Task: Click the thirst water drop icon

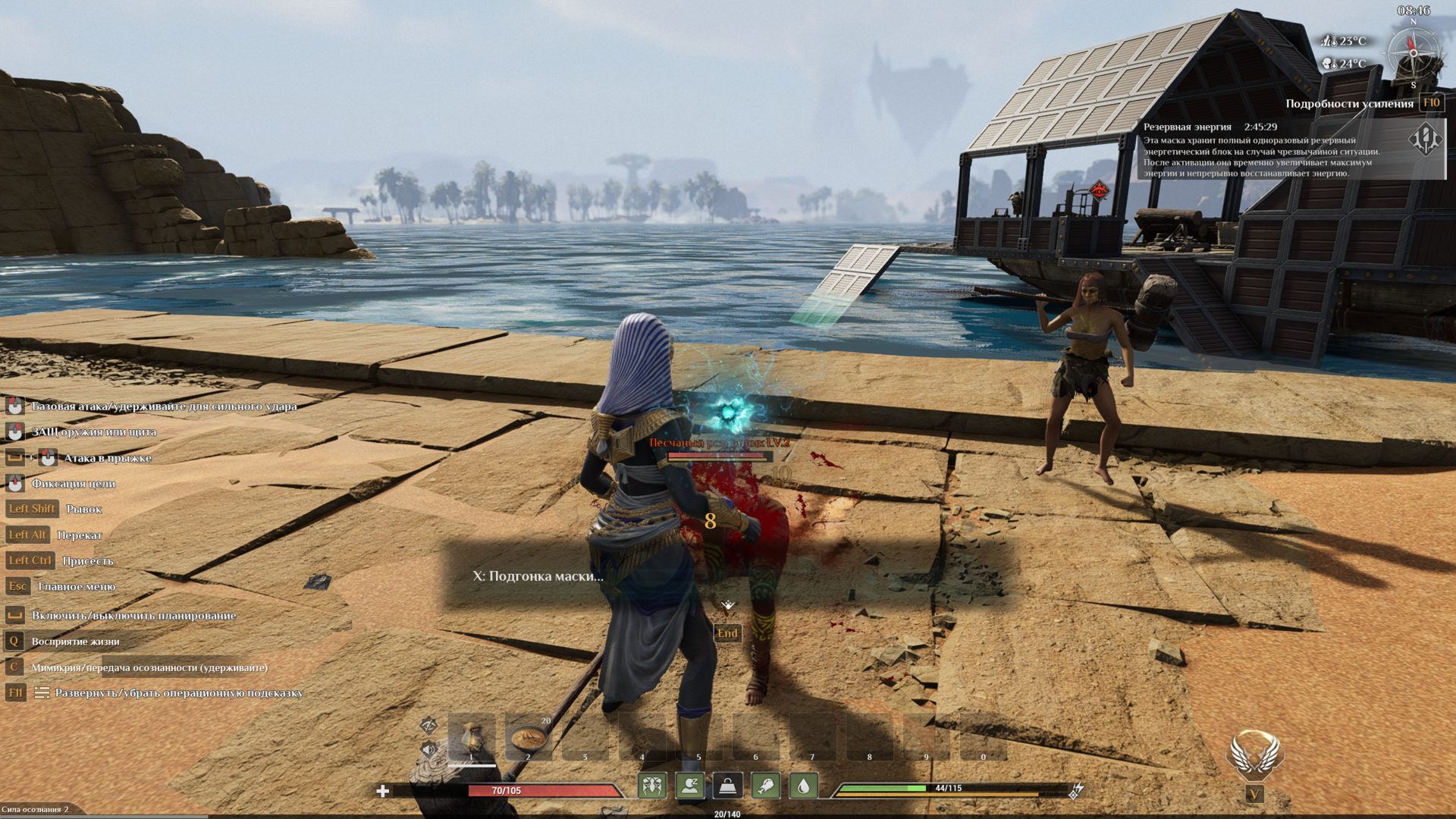Action: point(804,786)
